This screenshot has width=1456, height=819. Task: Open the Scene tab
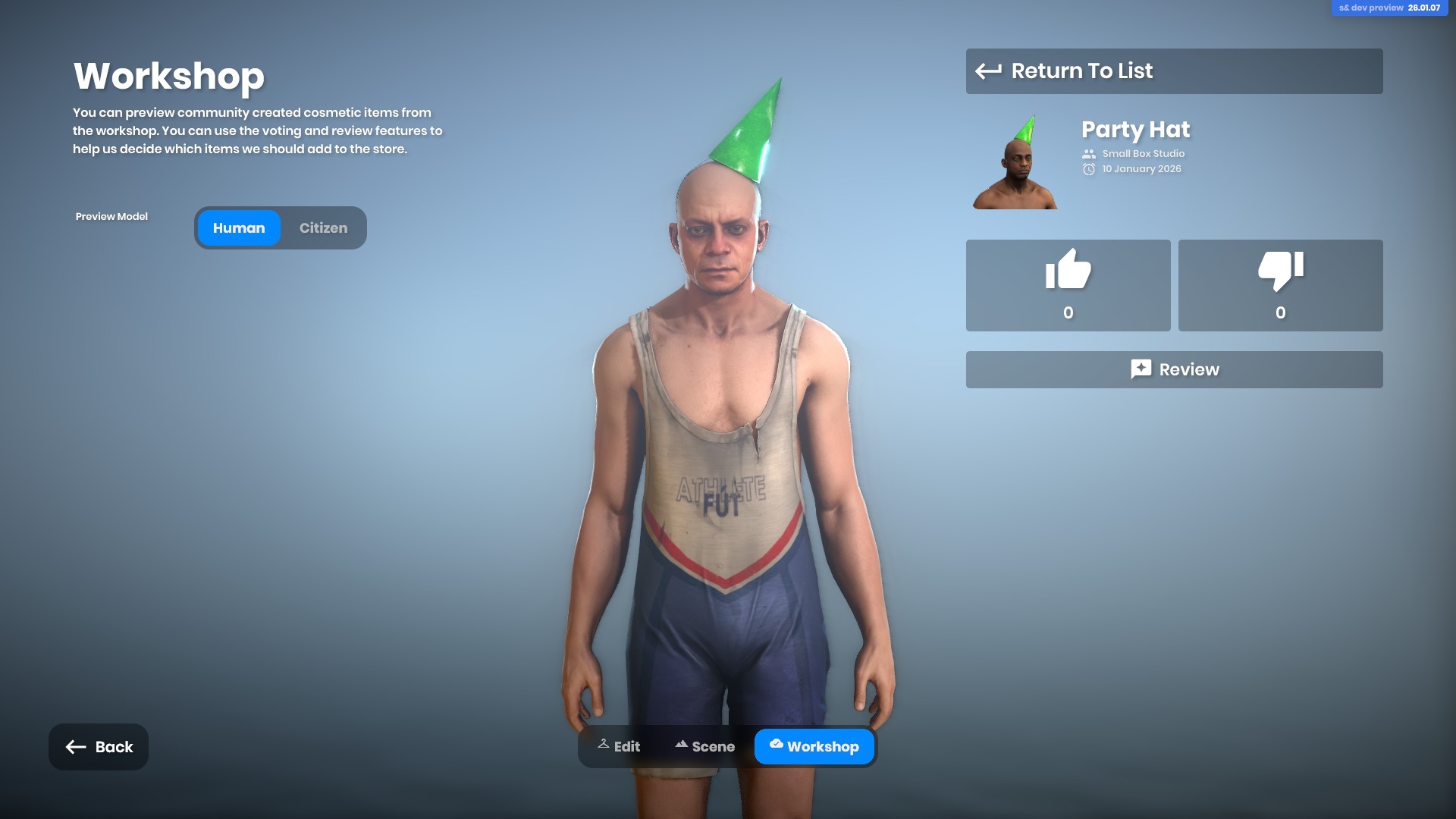pos(704,747)
